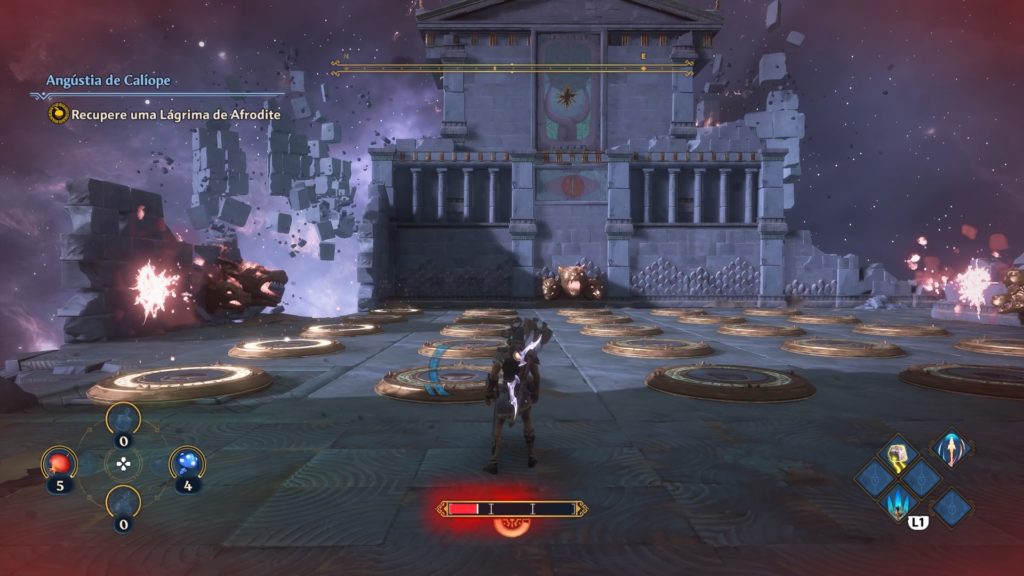This screenshot has height=576, width=1024.
Task: Trigger the glowing arrow ability icon
Action: pyautogui.click(x=951, y=448)
